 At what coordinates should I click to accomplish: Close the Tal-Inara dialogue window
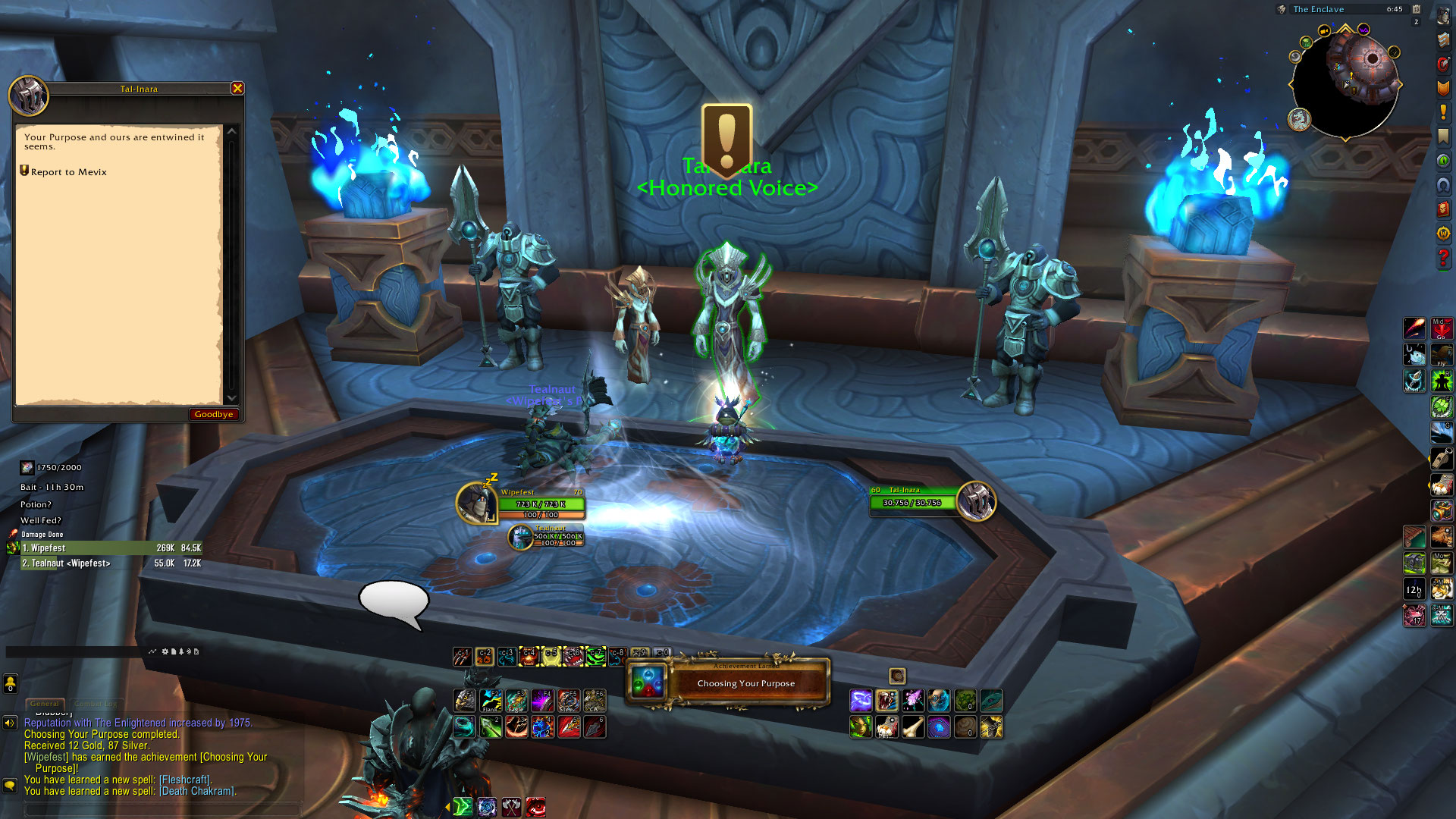pyautogui.click(x=237, y=89)
